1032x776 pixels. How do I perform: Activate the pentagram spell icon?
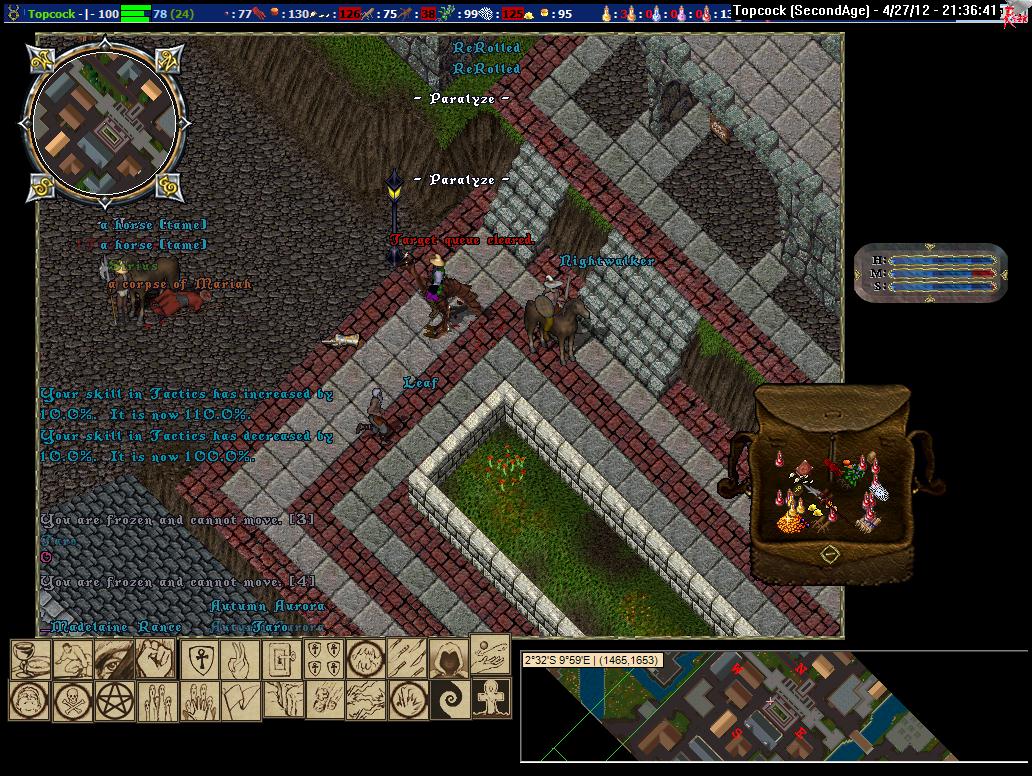(114, 700)
